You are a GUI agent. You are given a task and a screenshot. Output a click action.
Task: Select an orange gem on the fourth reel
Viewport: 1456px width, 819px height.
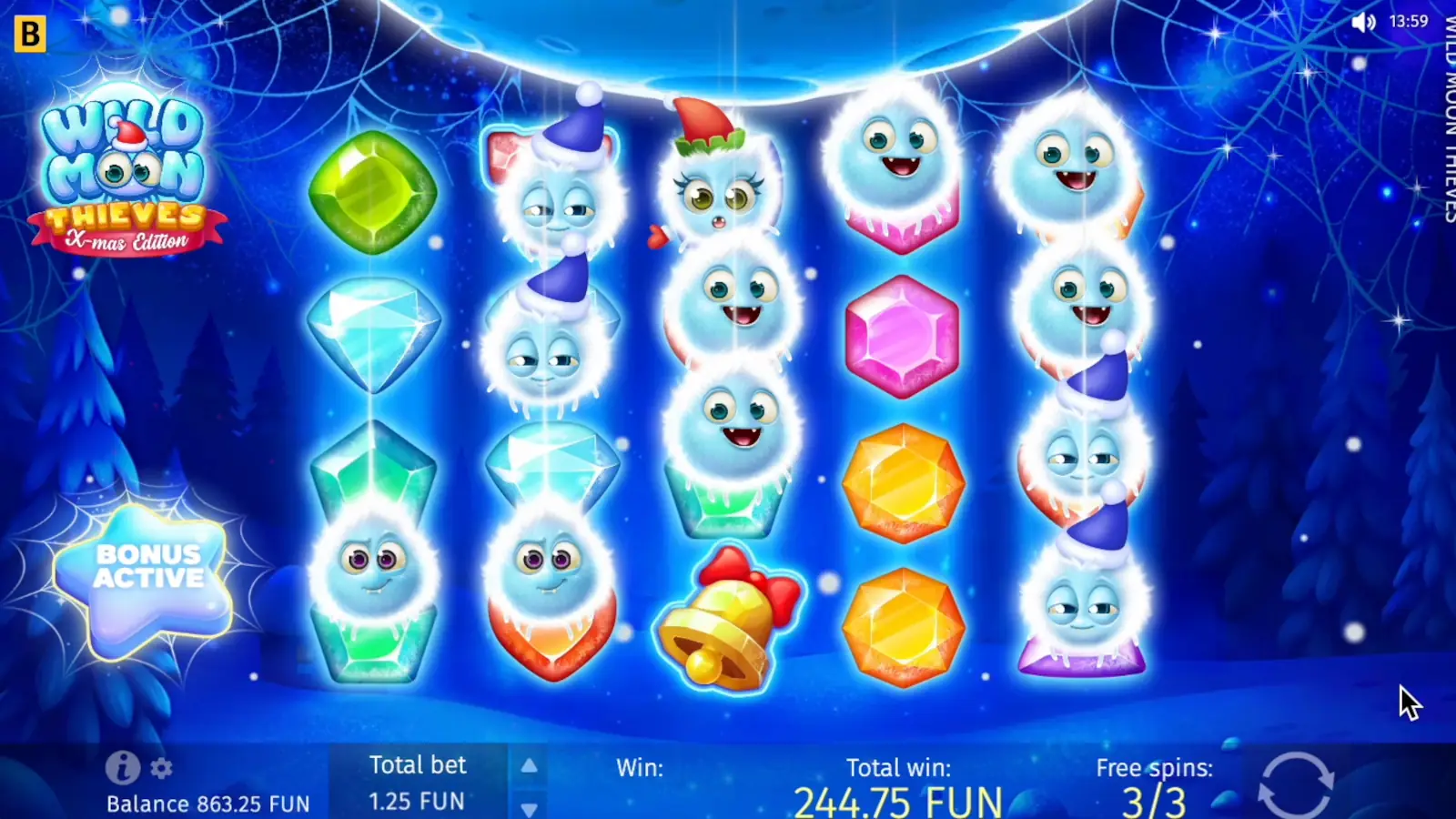(x=904, y=482)
